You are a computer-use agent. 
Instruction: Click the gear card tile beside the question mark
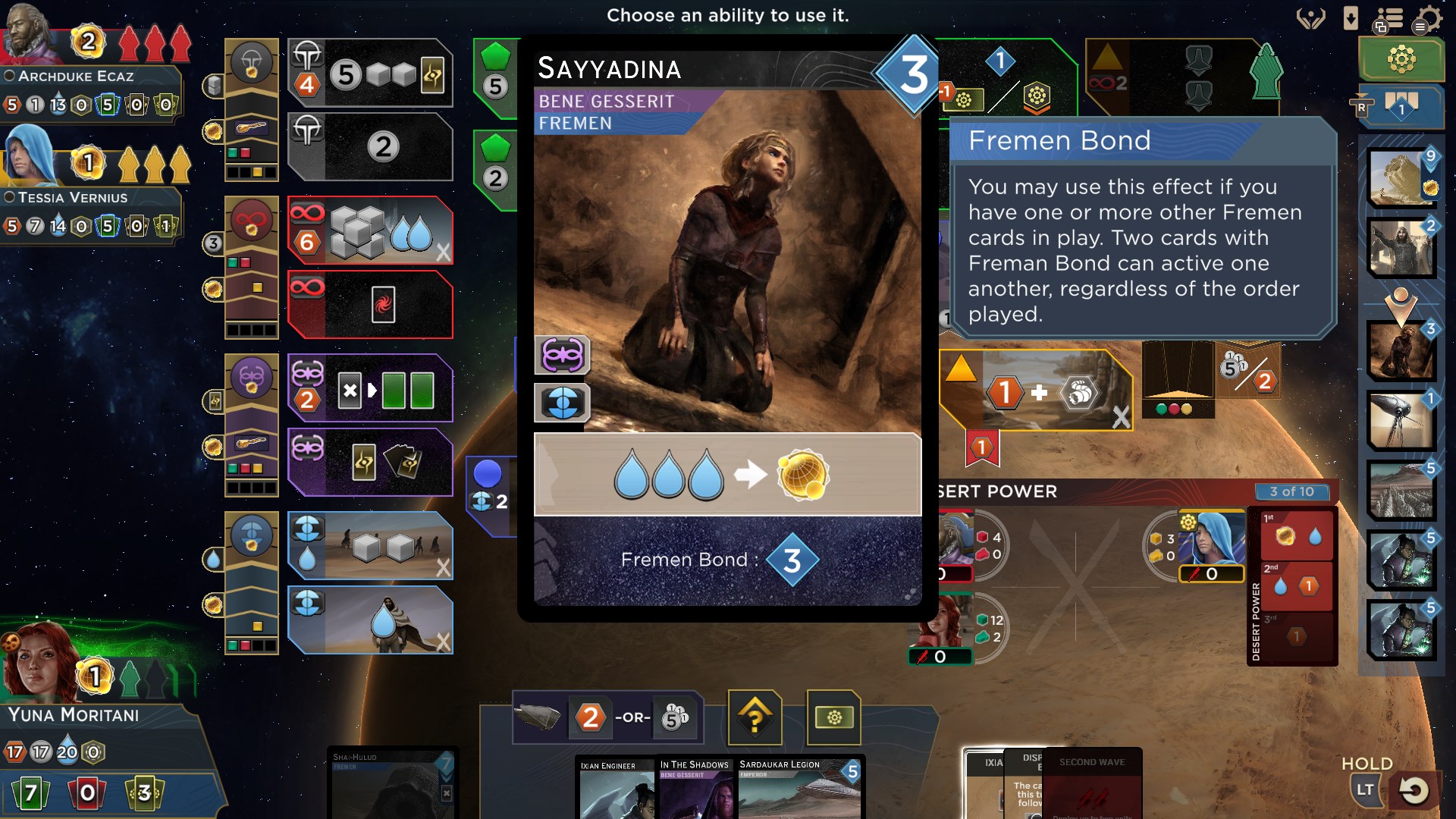pos(834,718)
